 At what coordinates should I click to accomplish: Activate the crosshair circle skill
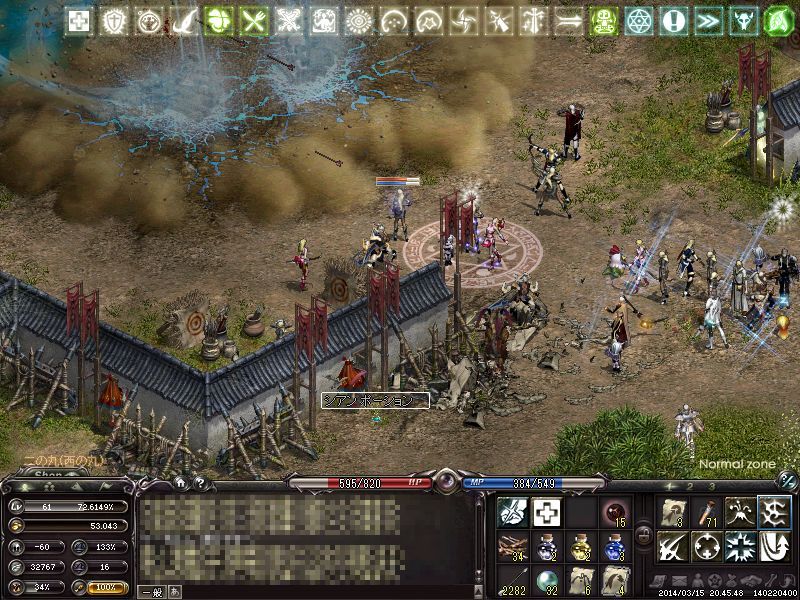pyautogui.click(x=706, y=546)
